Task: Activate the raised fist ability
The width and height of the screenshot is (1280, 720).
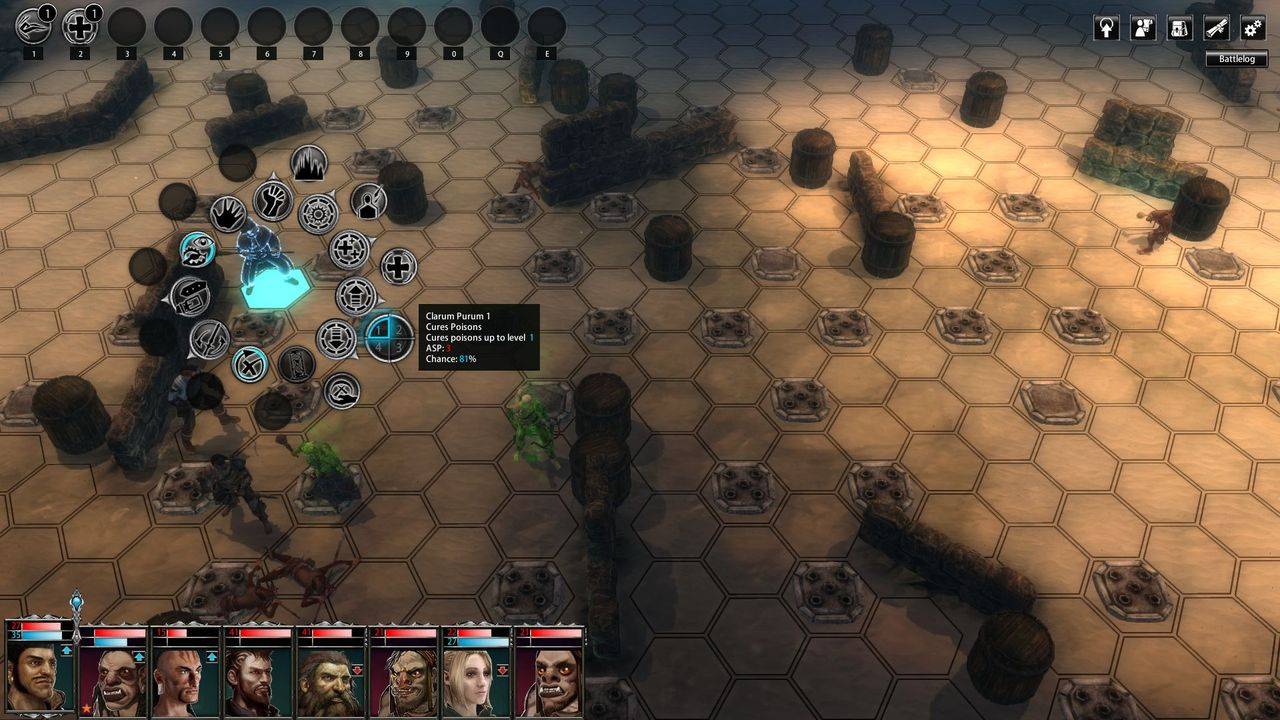Action: pos(272,201)
